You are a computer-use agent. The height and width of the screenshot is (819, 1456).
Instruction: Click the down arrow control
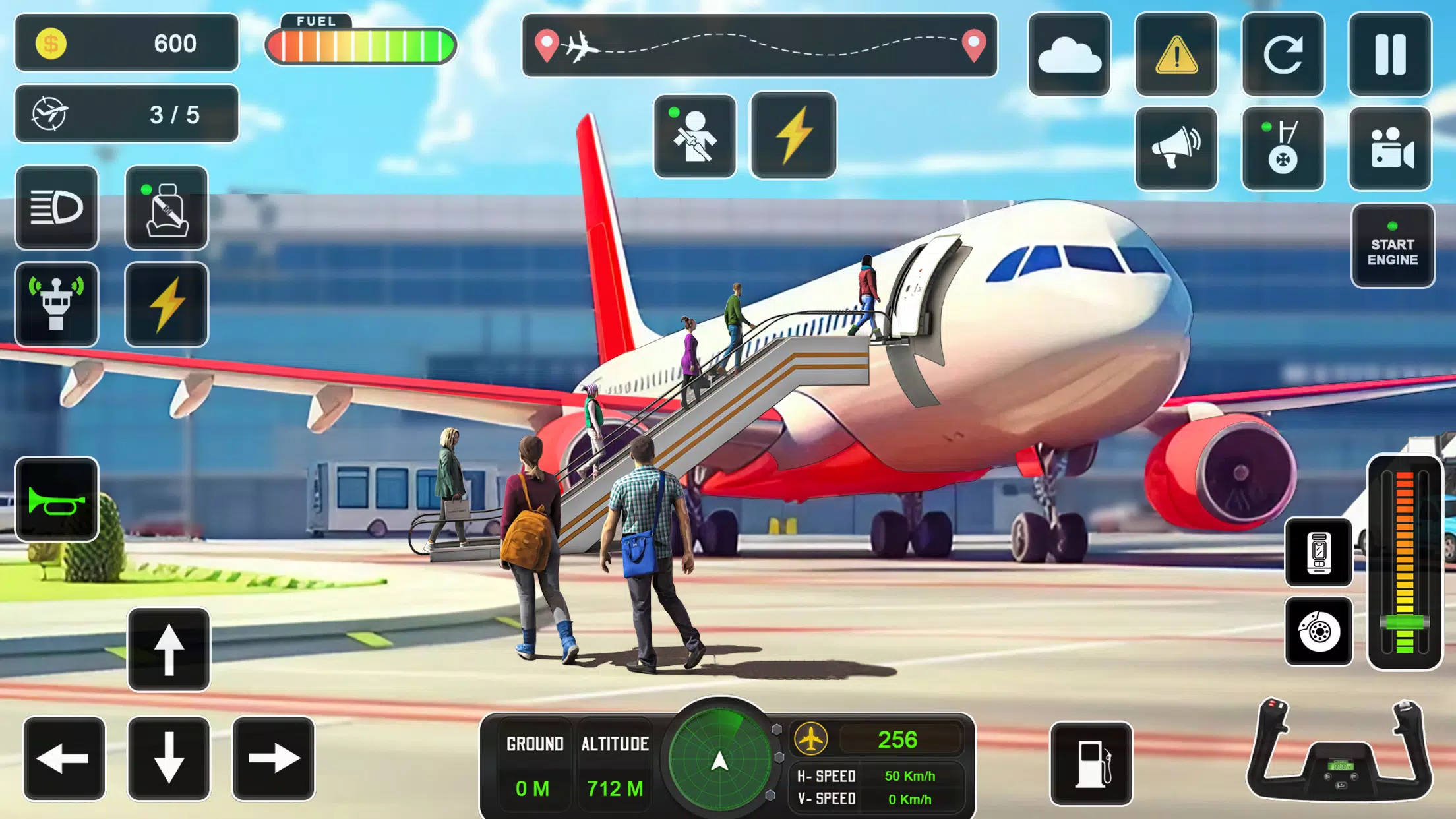[x=169, y=758]
